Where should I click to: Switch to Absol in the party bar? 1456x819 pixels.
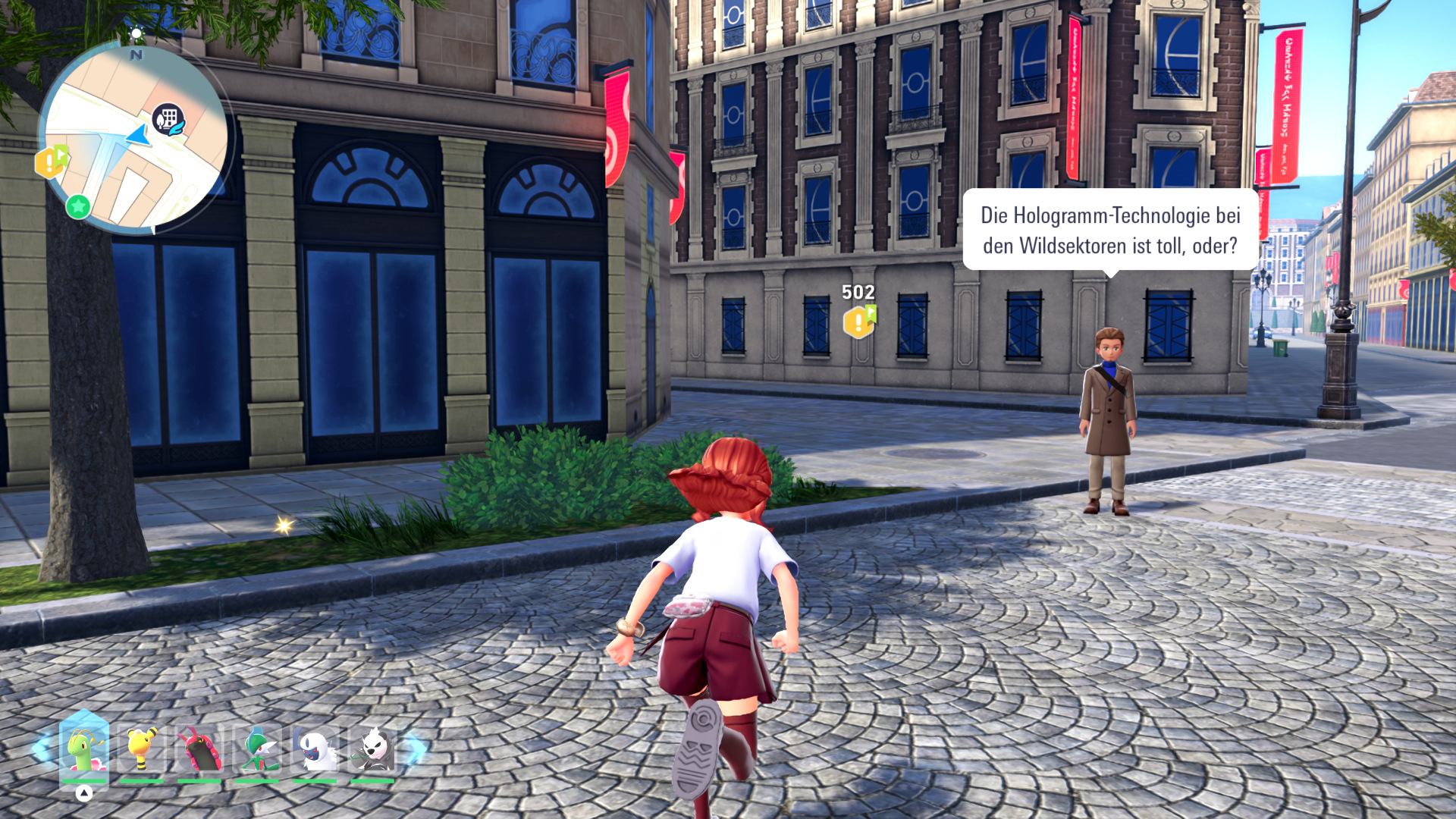click(x=315, y=749)
